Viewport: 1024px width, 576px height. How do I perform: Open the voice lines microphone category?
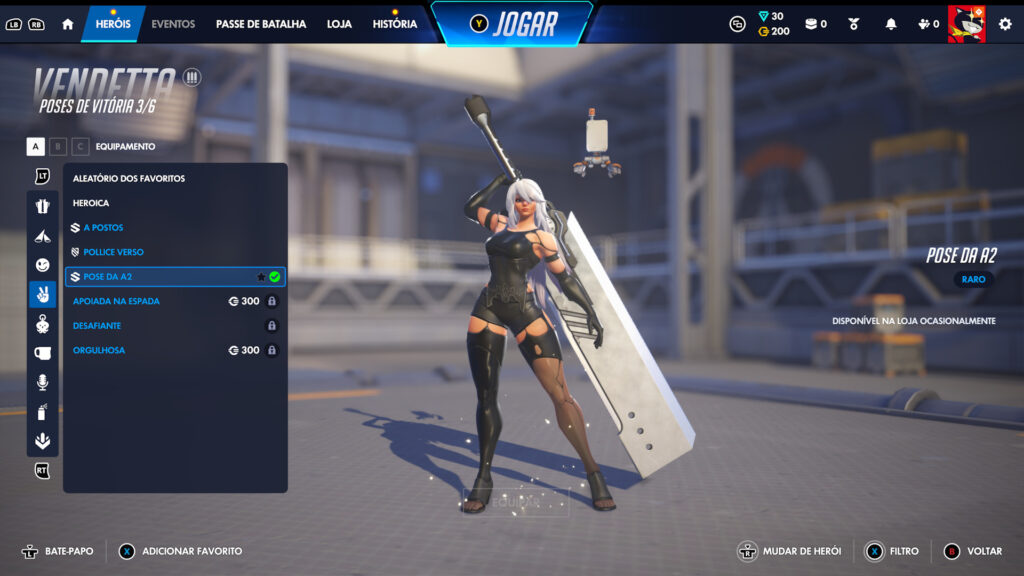[42, 382]
